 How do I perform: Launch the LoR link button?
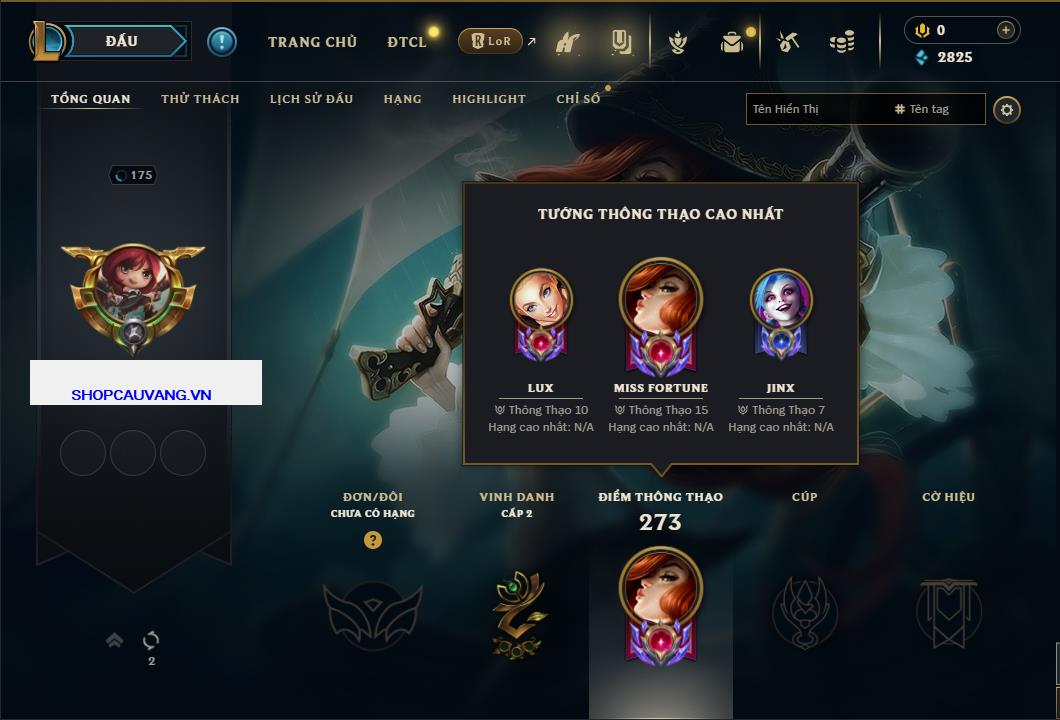pos(490,41)
